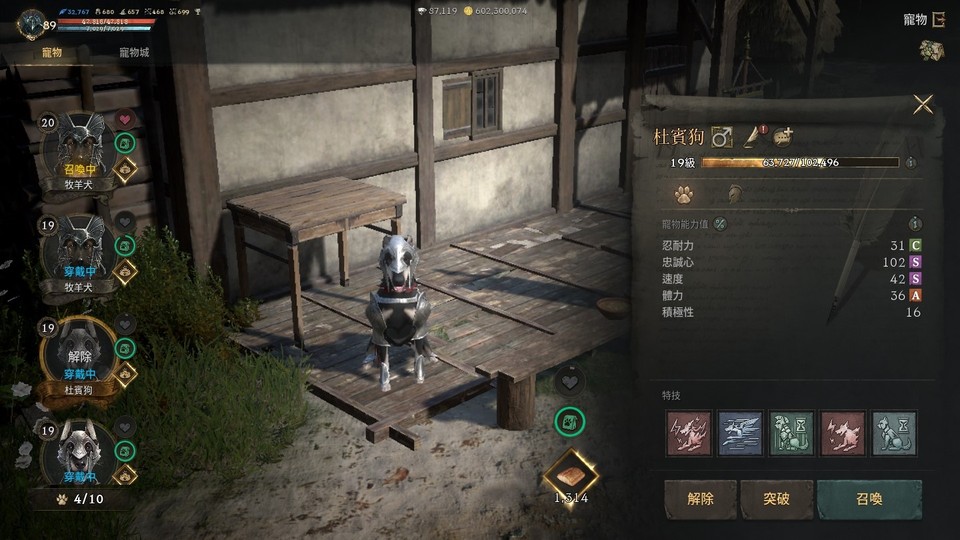Open the 突破 breakthrough option
Screen dimensions: 960x540
pyautogui.click(x=777, y=499)
